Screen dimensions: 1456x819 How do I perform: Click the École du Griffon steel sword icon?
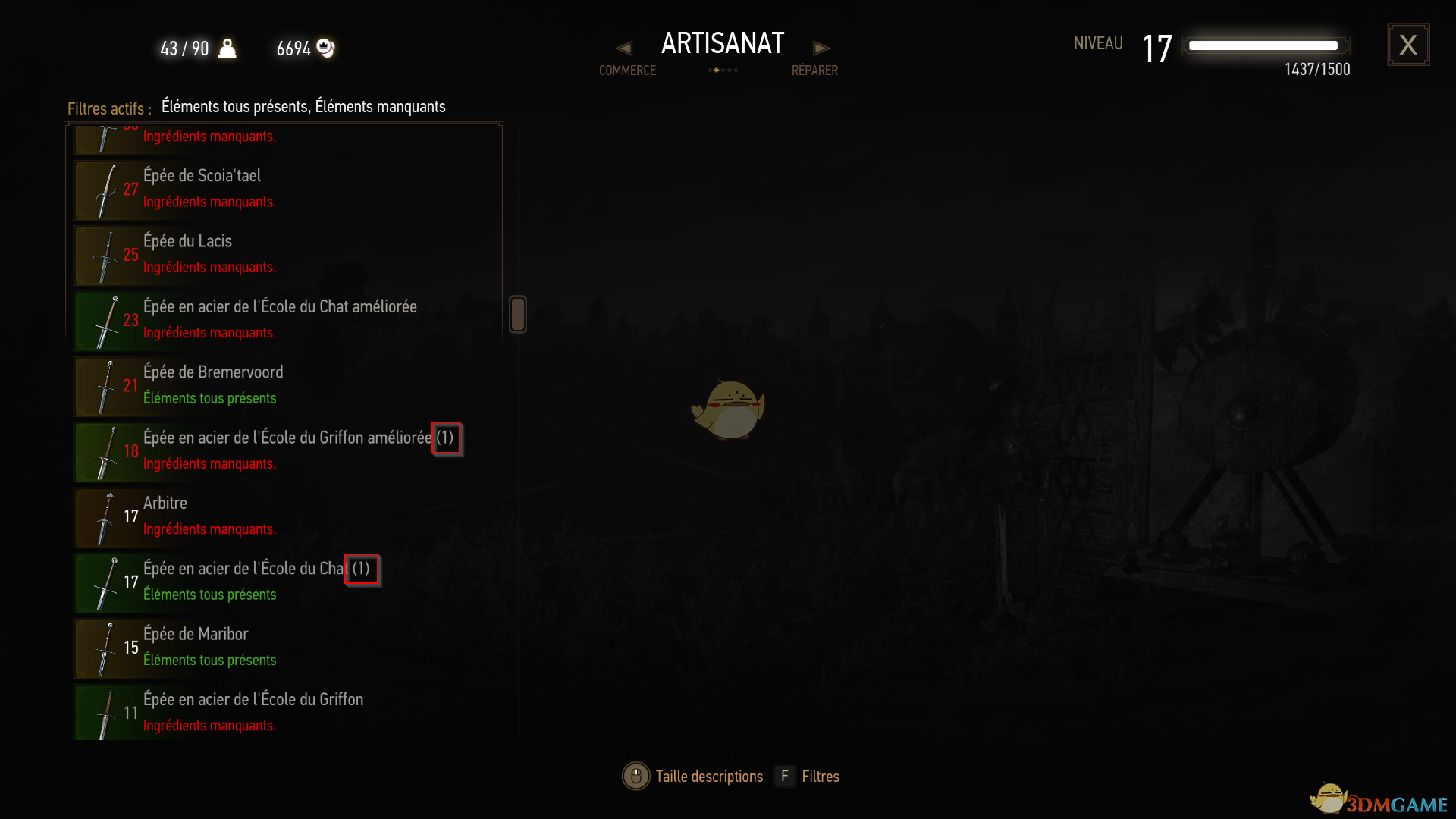(106, 712)
